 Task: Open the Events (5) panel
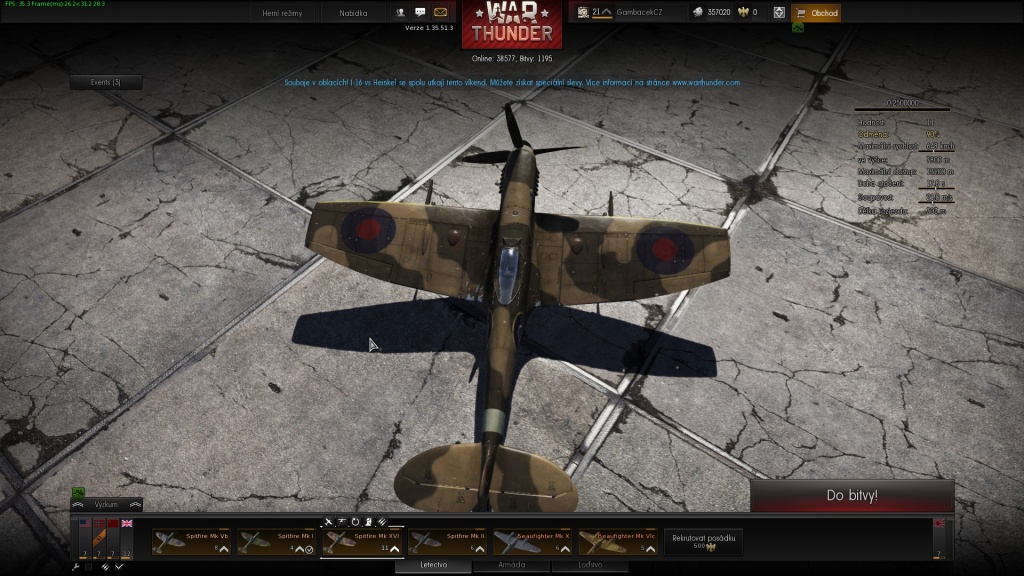[106, 82]
